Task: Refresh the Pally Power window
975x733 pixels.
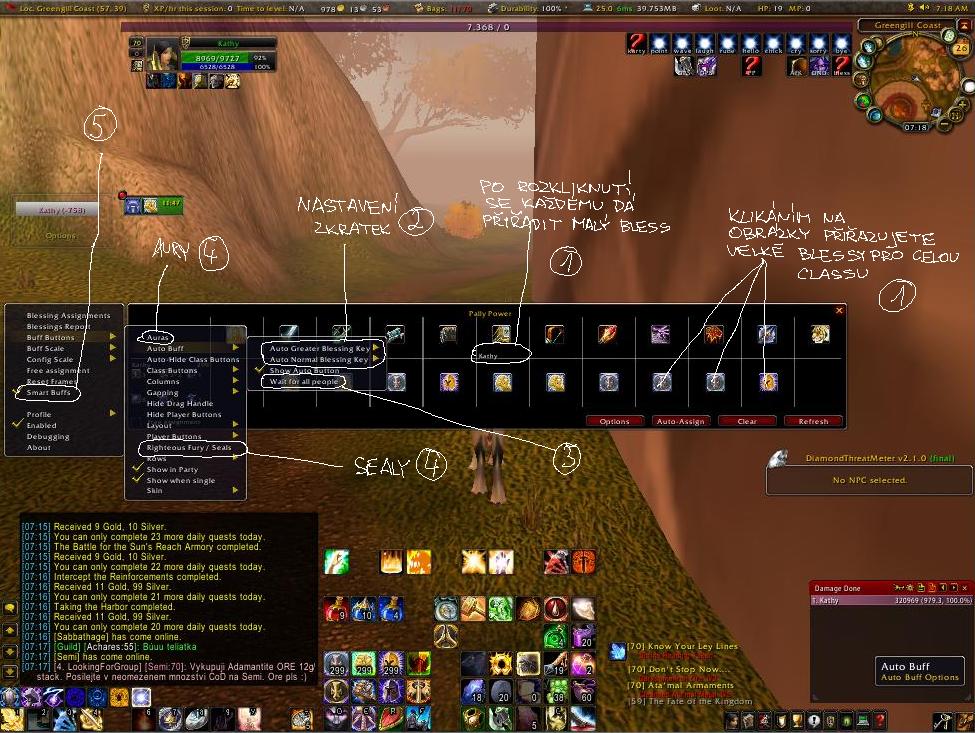Action: pyautogui.click(x=813, y=421)
